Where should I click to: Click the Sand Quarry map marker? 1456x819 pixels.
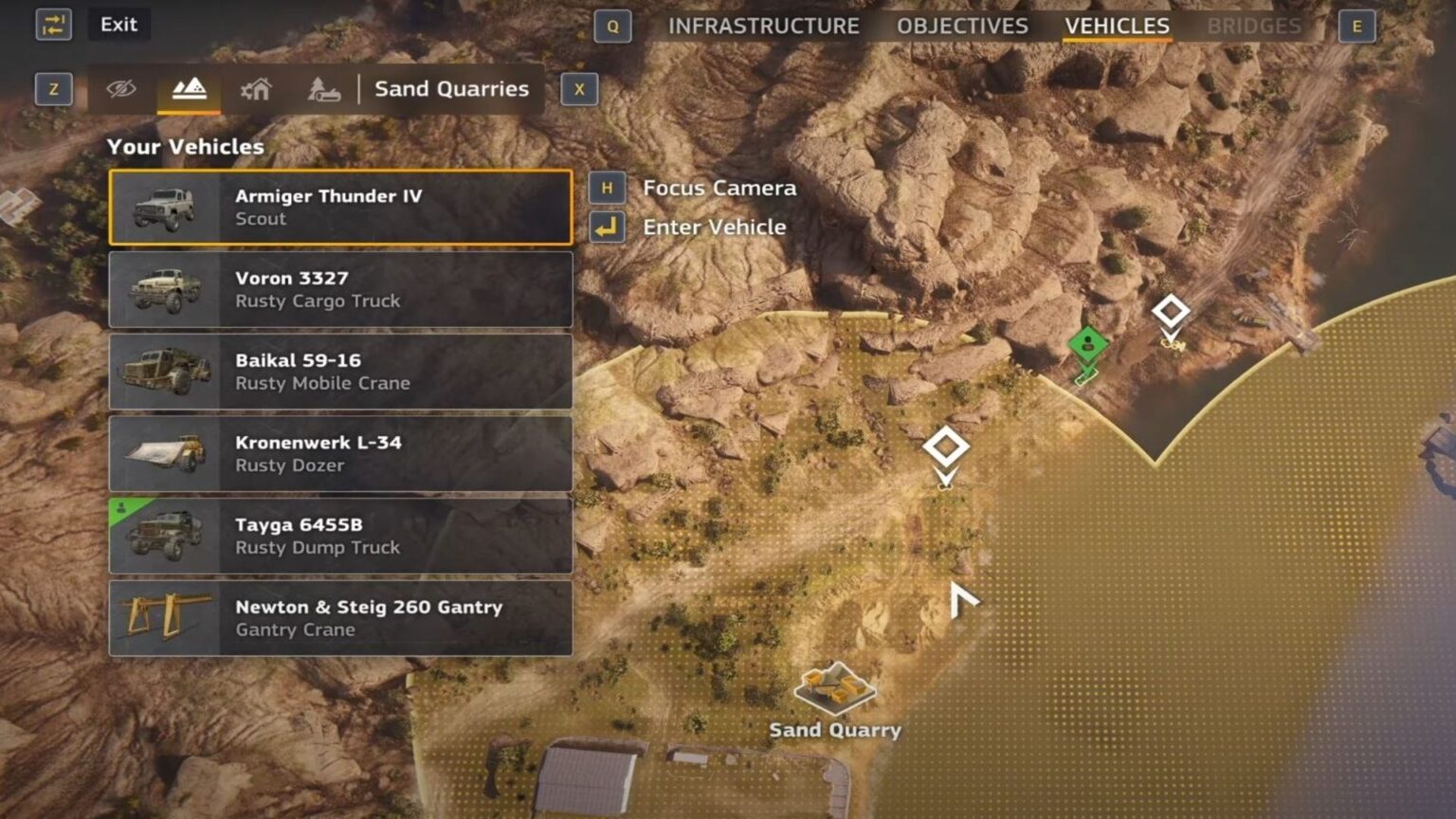tap(834, 689)
